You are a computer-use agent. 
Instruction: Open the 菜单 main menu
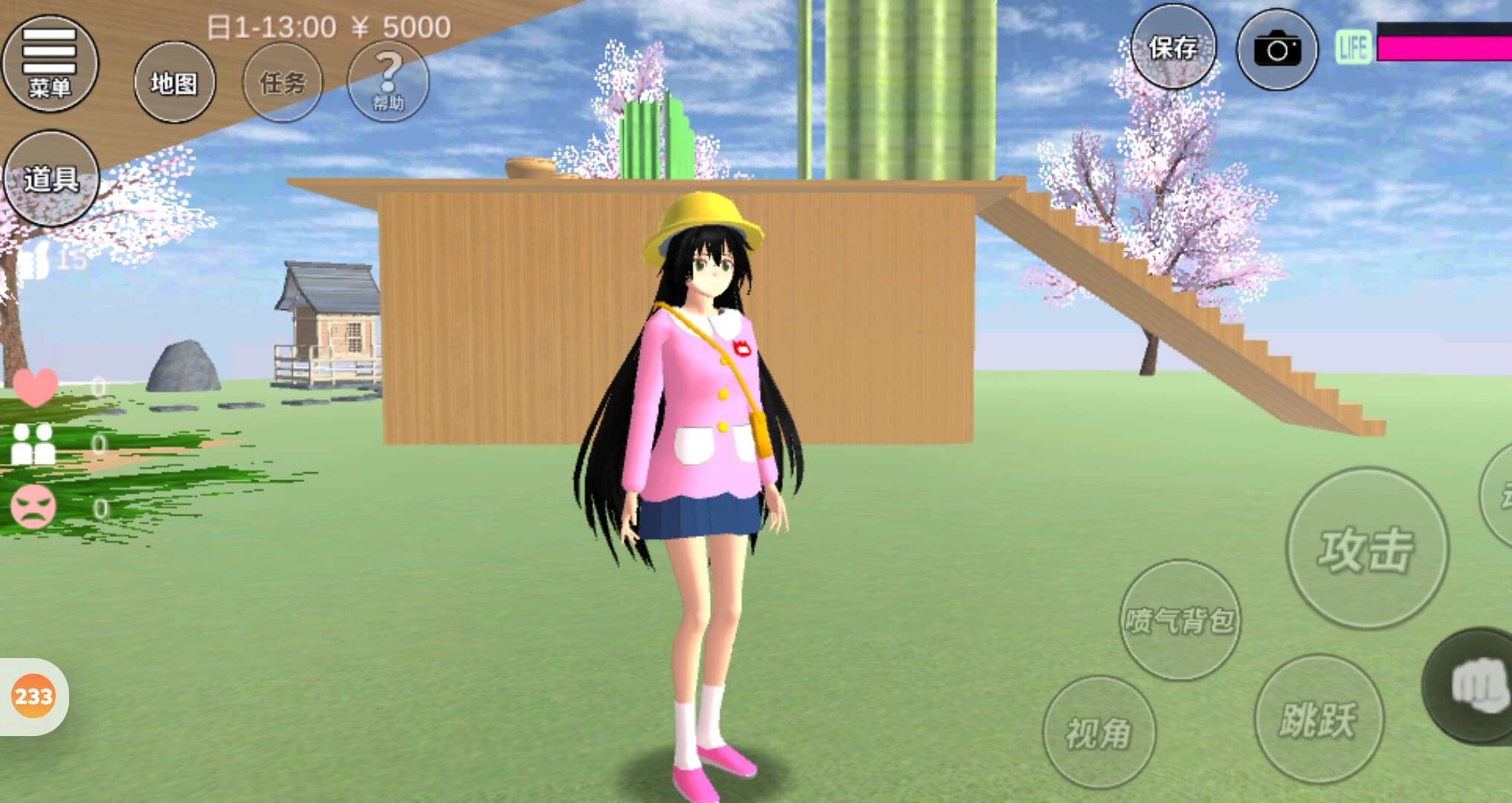[x=50, y=63]
